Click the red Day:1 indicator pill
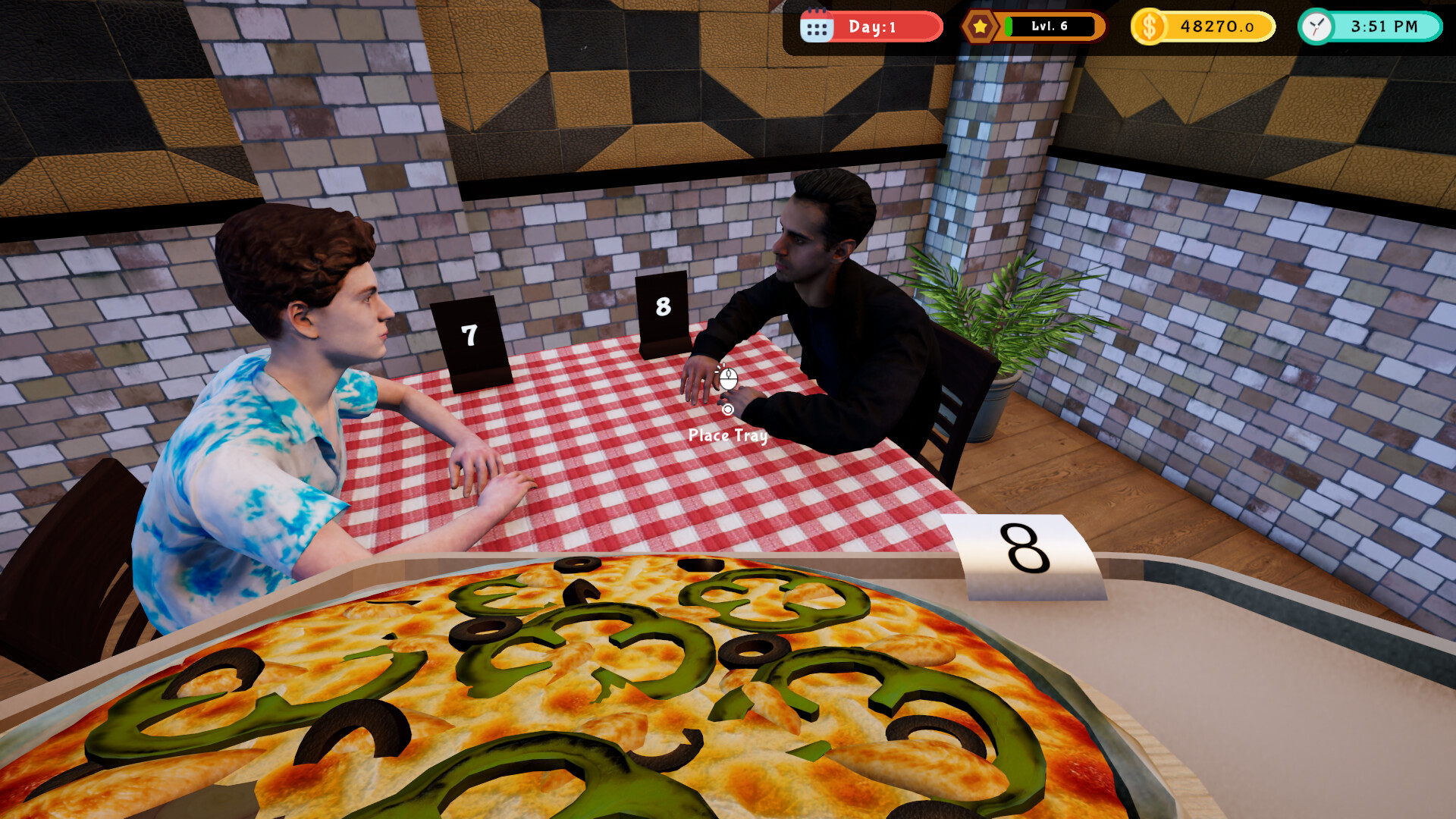1456x819 pixels. click(x=872, y=26)
